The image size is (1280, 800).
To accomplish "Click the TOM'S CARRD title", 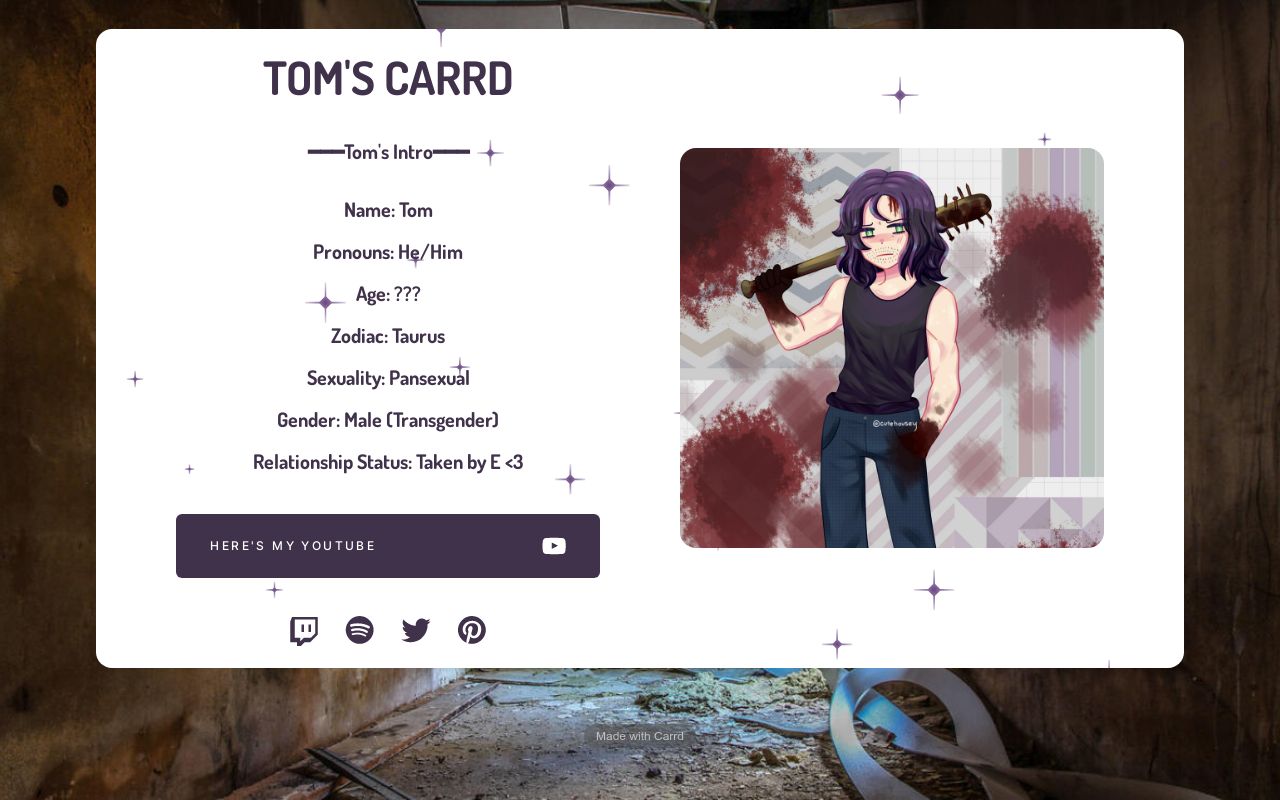I will point(388,77).
